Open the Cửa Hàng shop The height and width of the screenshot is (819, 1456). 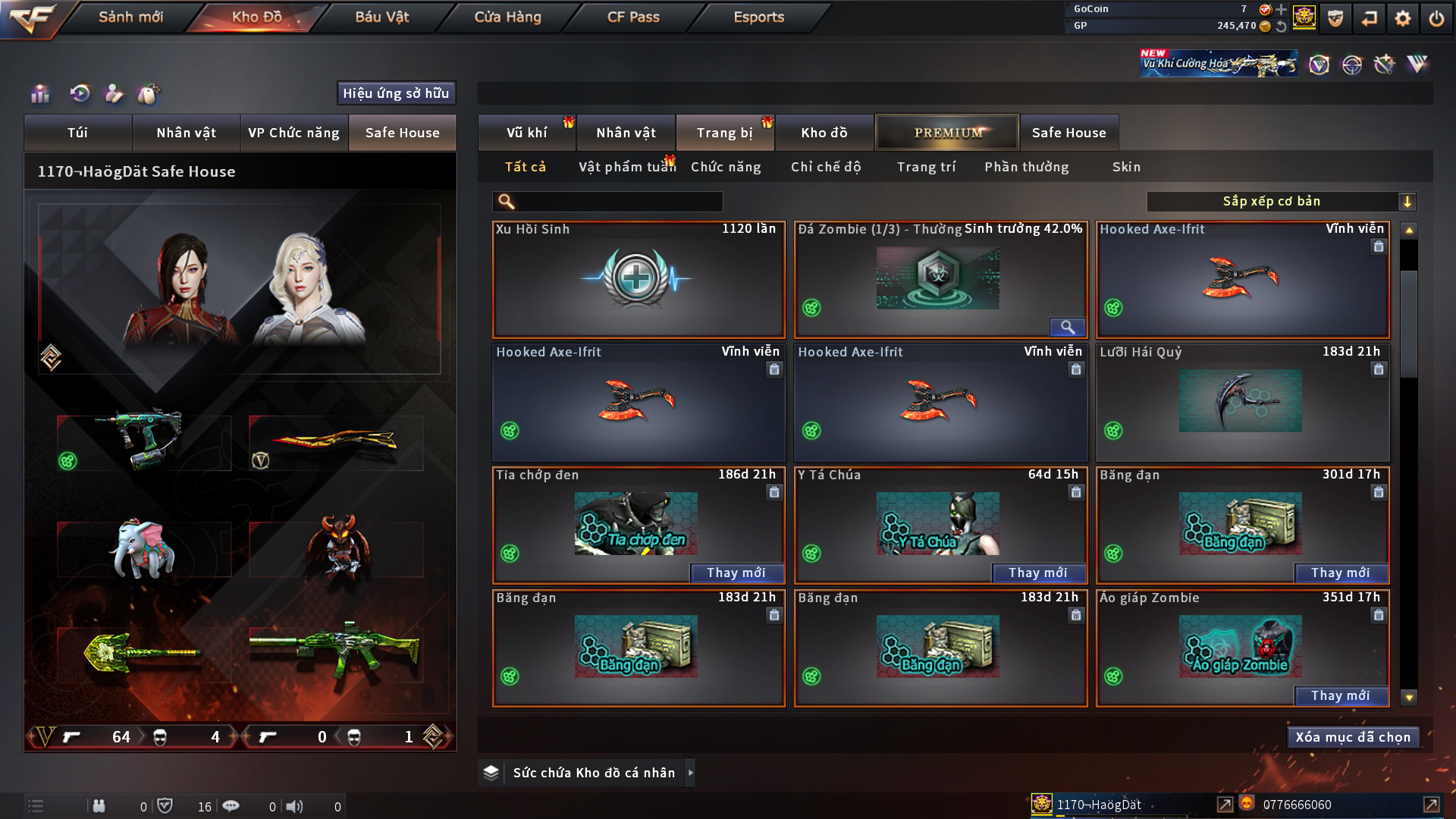(507, 17)
